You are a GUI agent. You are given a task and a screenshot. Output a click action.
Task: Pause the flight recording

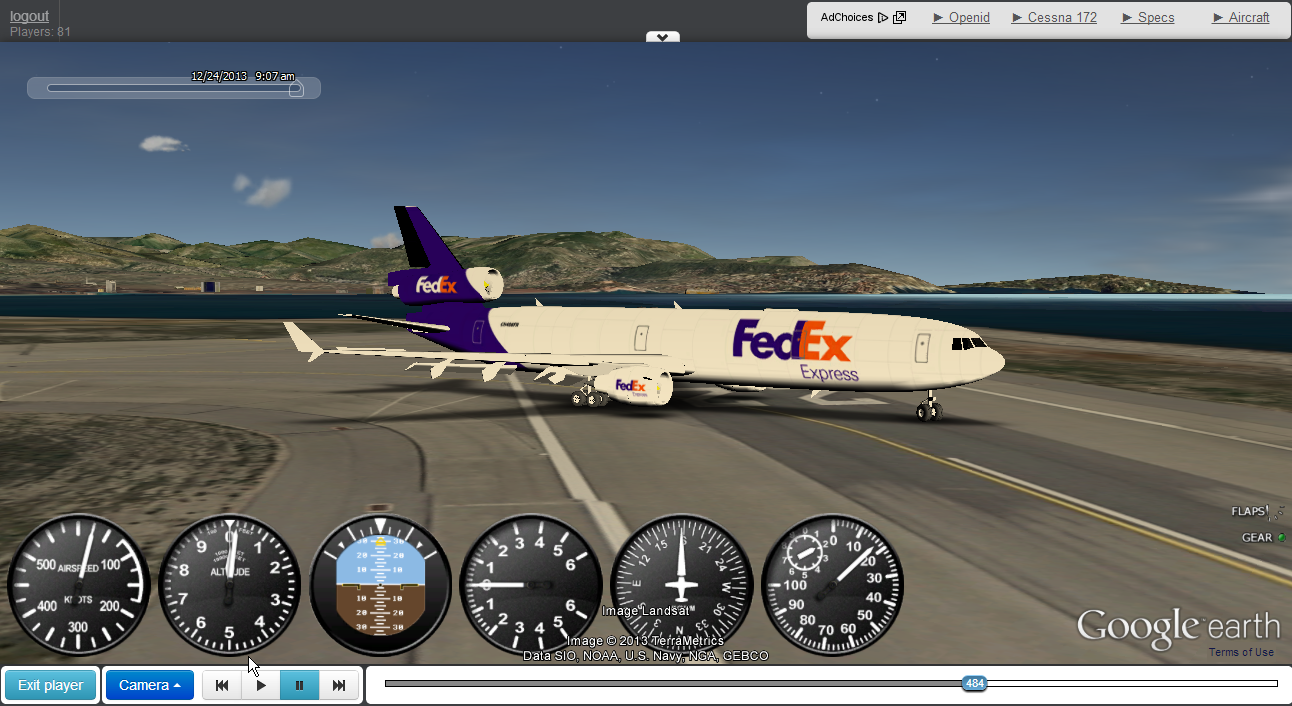[299, 685]
